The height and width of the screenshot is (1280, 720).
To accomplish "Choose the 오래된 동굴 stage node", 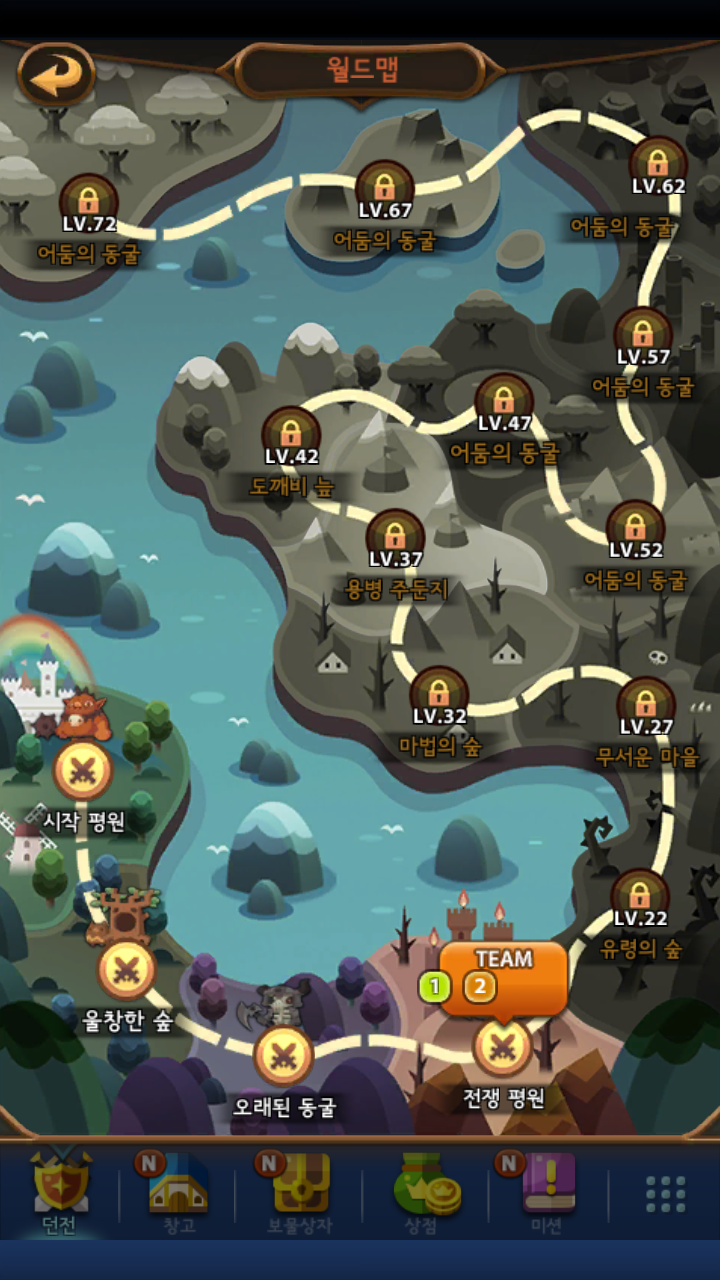I will [x=284, y=1056].
